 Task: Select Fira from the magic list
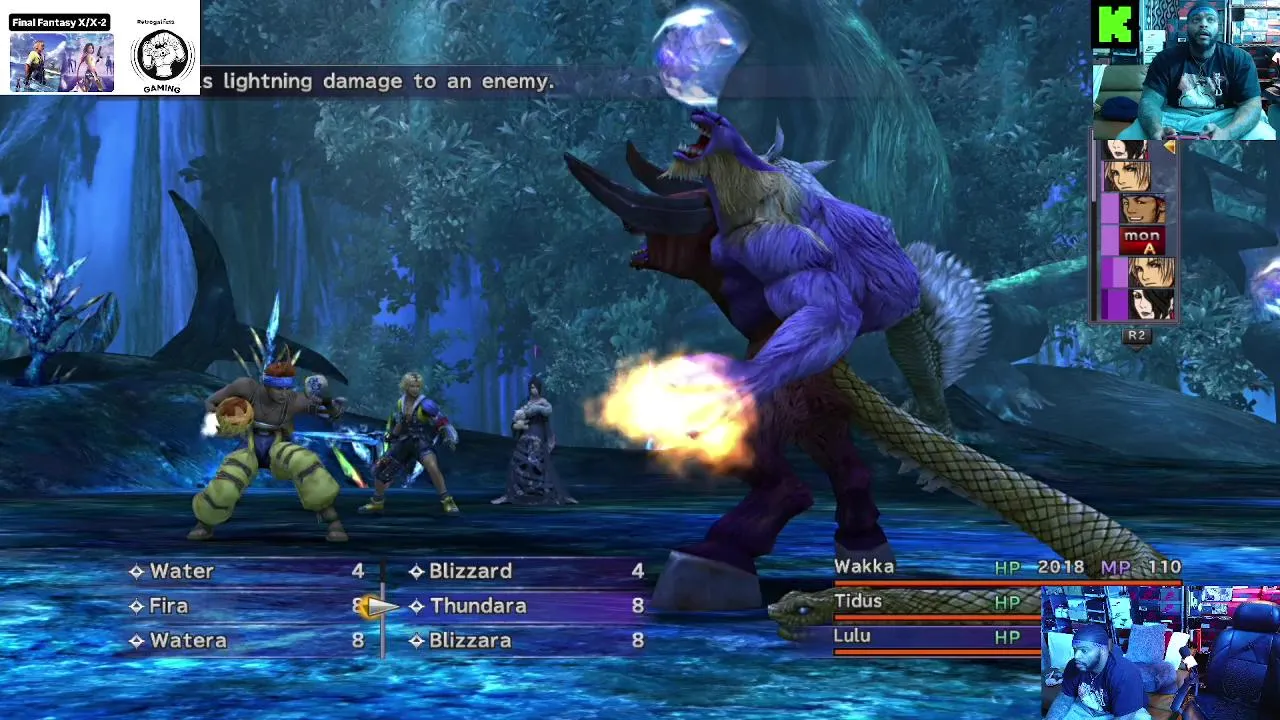[x=169, y=606]
